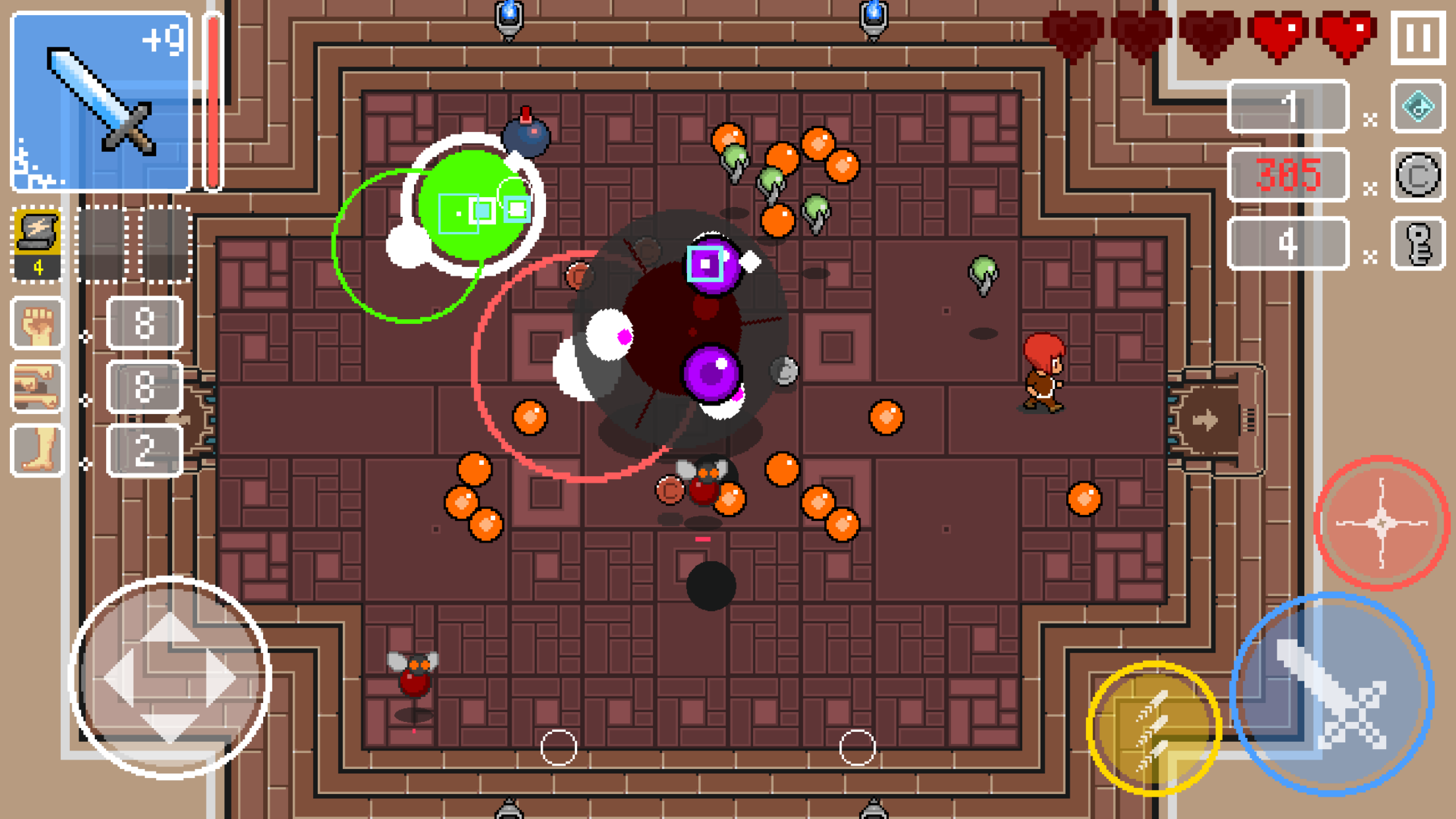Tap the key counter icon

pos(1419,245)
